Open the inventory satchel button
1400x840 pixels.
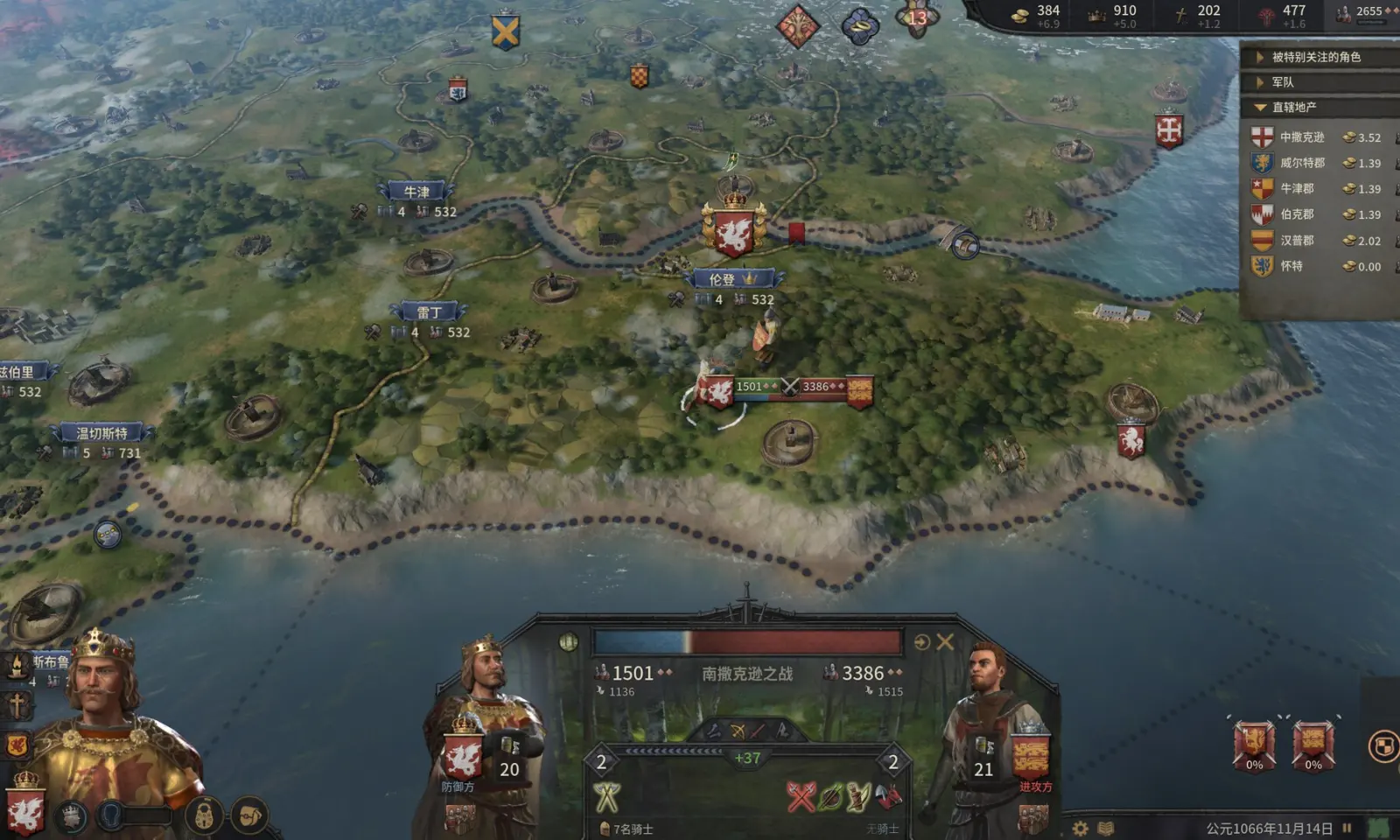(x=250, y=816)
